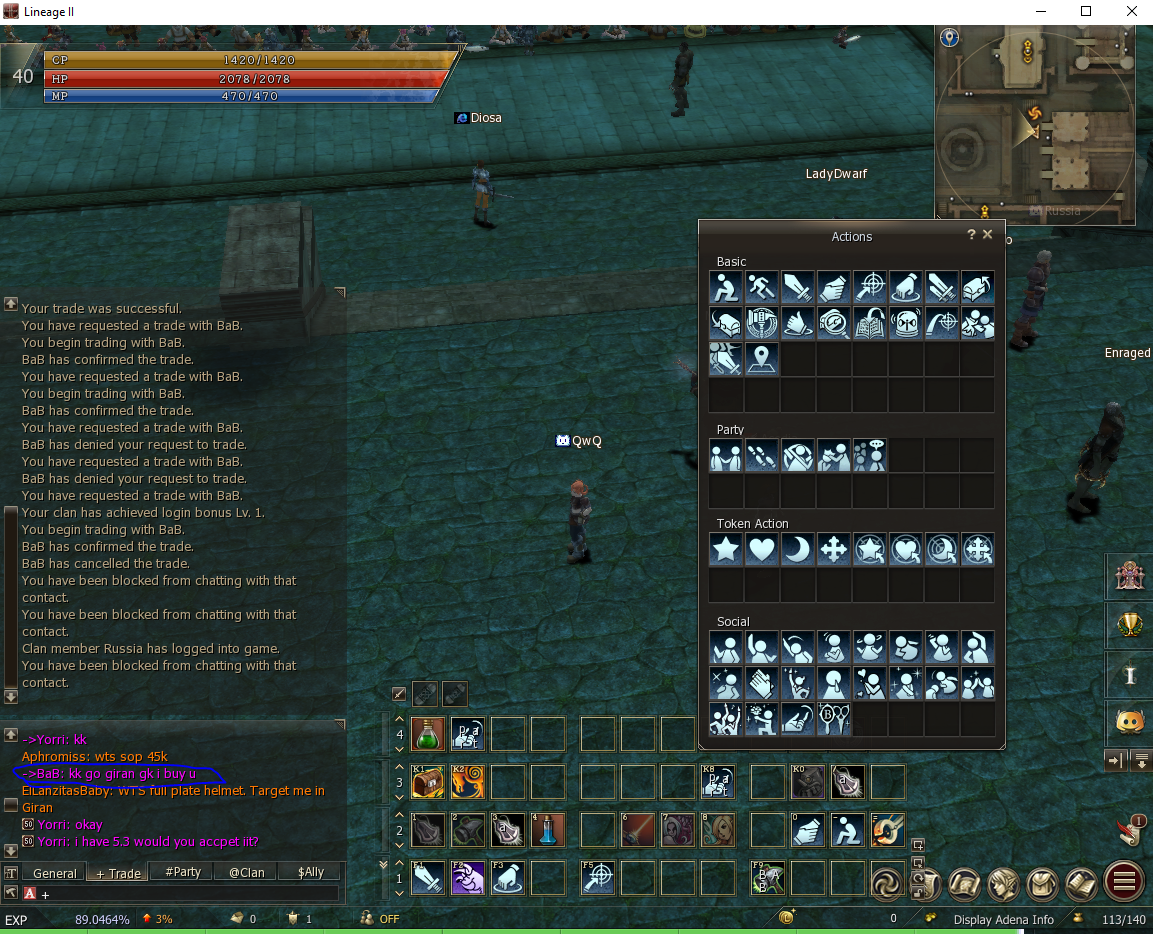Click the map pin location action

762,359
